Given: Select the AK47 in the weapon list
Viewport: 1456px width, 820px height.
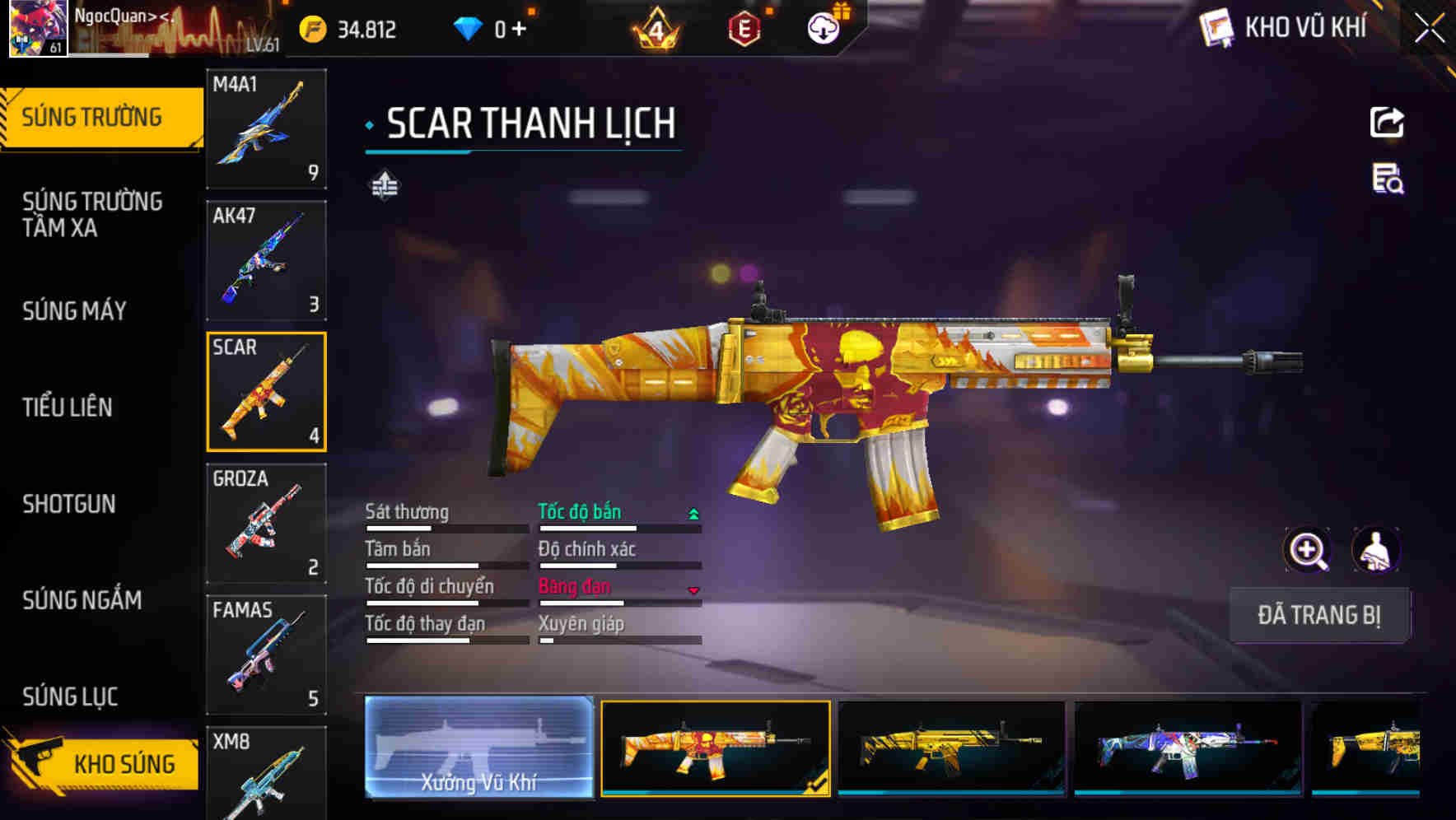Looking at the screenshot, I should click(266, 259).
